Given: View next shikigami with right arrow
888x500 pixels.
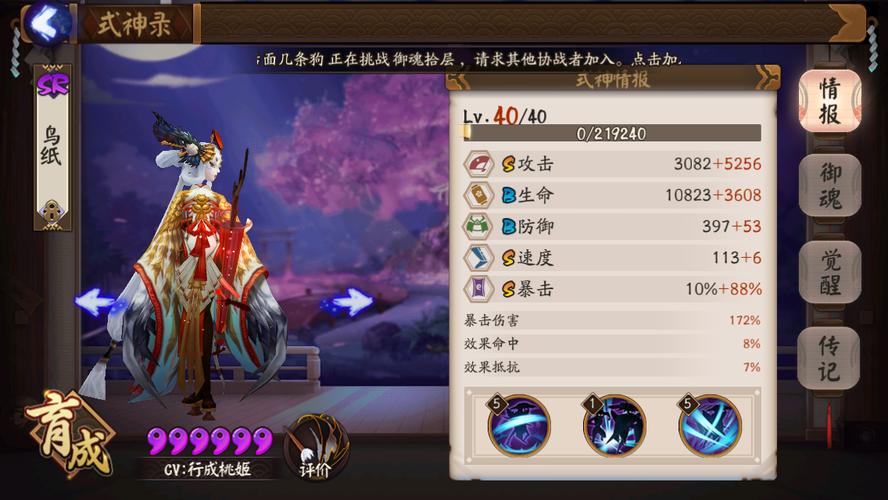Looking at the screenshot, I should pyautogui.click(x=351, y=300).
